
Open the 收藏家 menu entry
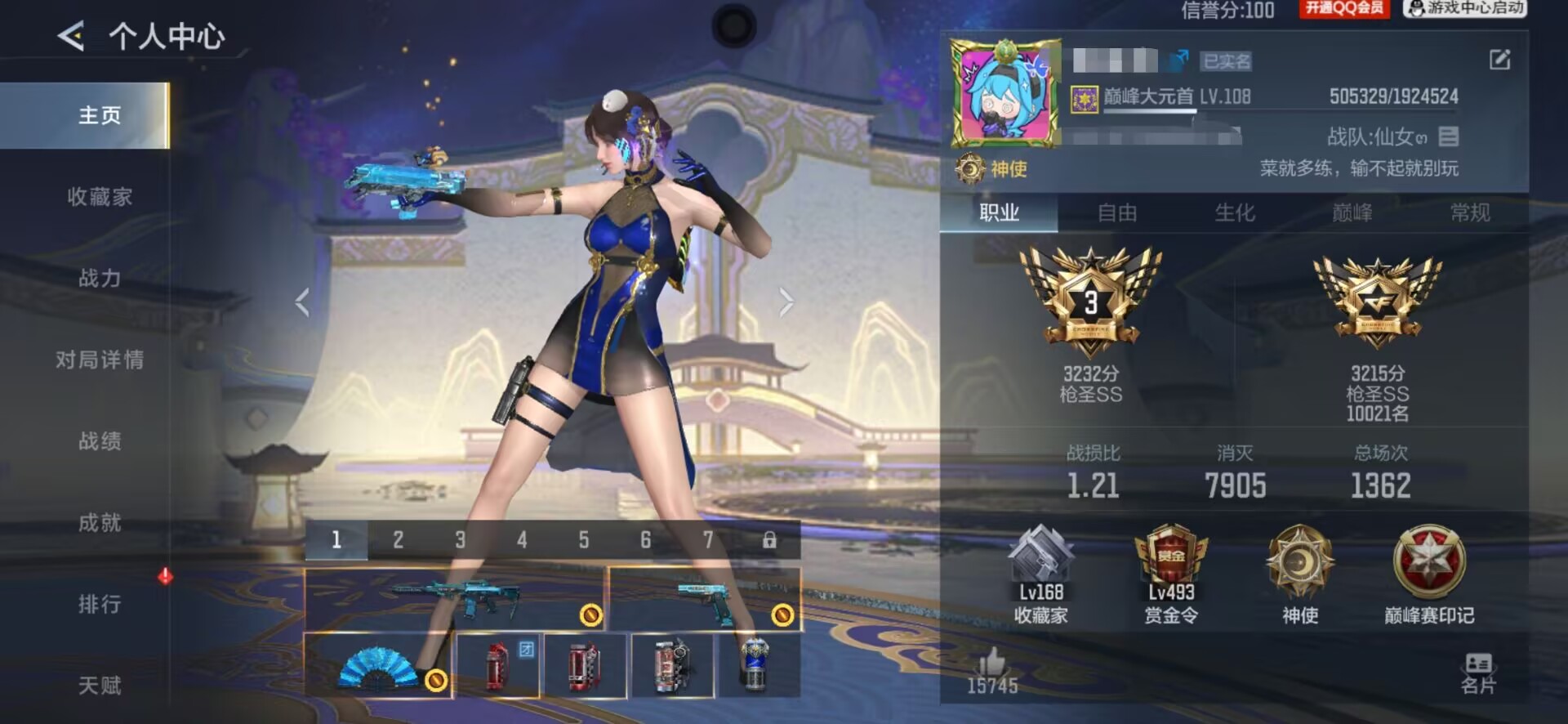[x=100, y=197]
